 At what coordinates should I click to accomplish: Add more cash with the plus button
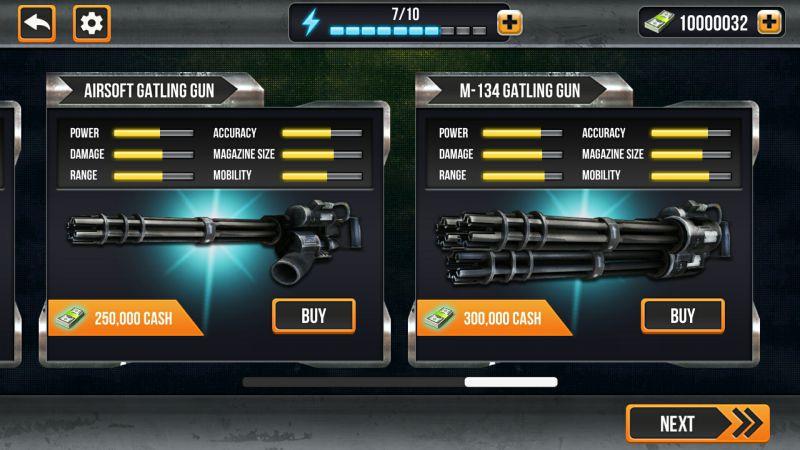[x=769, y=23]
